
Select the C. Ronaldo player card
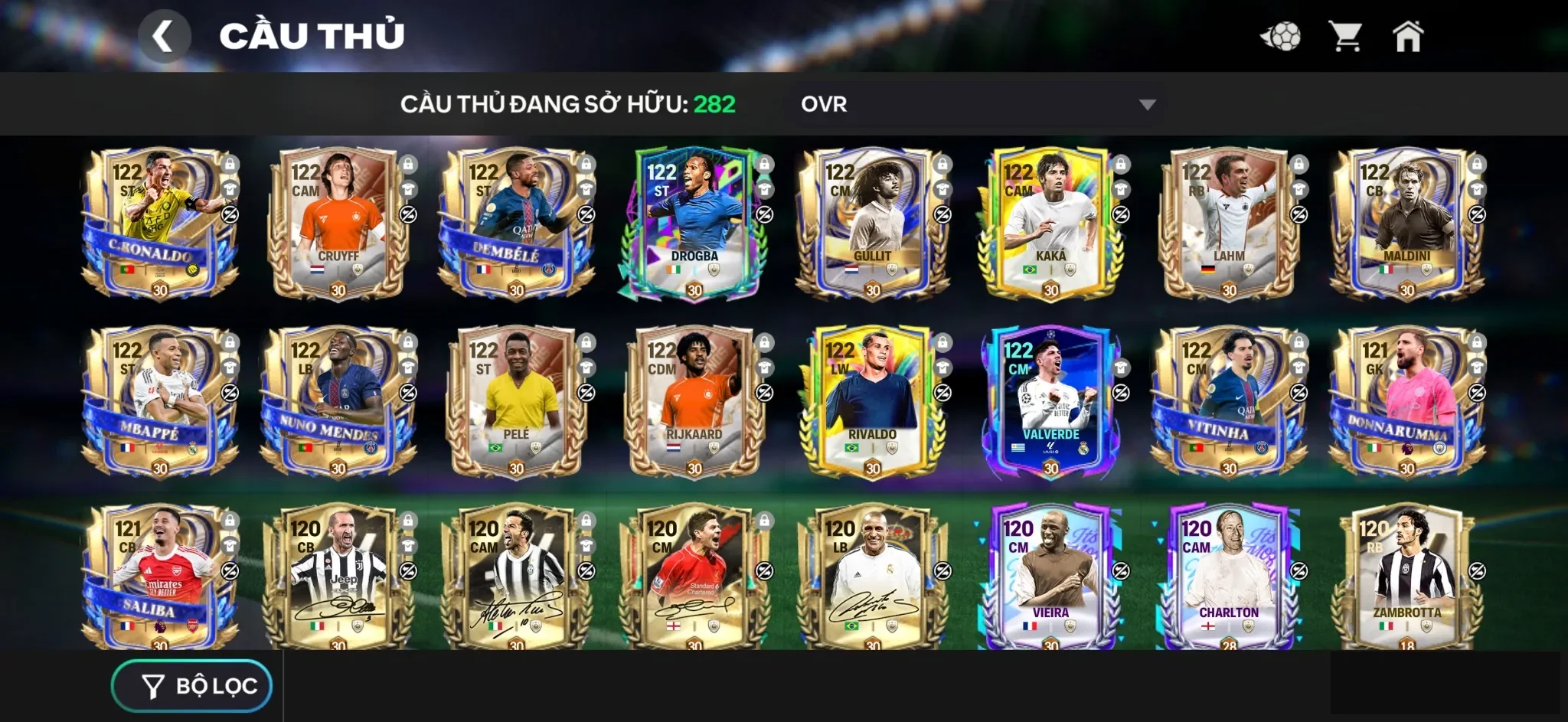pos(158,223)
